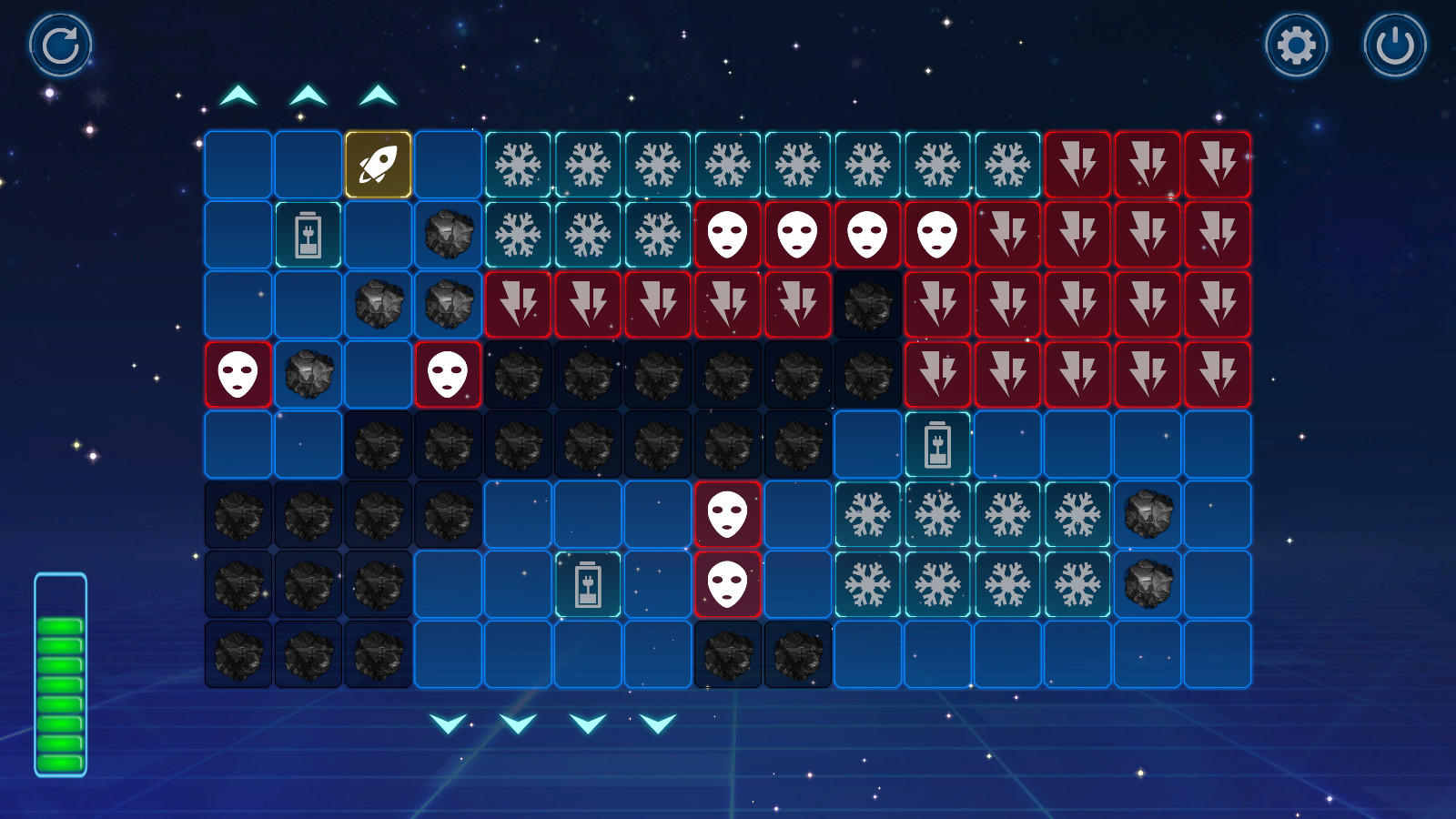Click the leftmost upward arrow above the grid
This screenshot has width=1456, height=819.
tap(239, 94)
